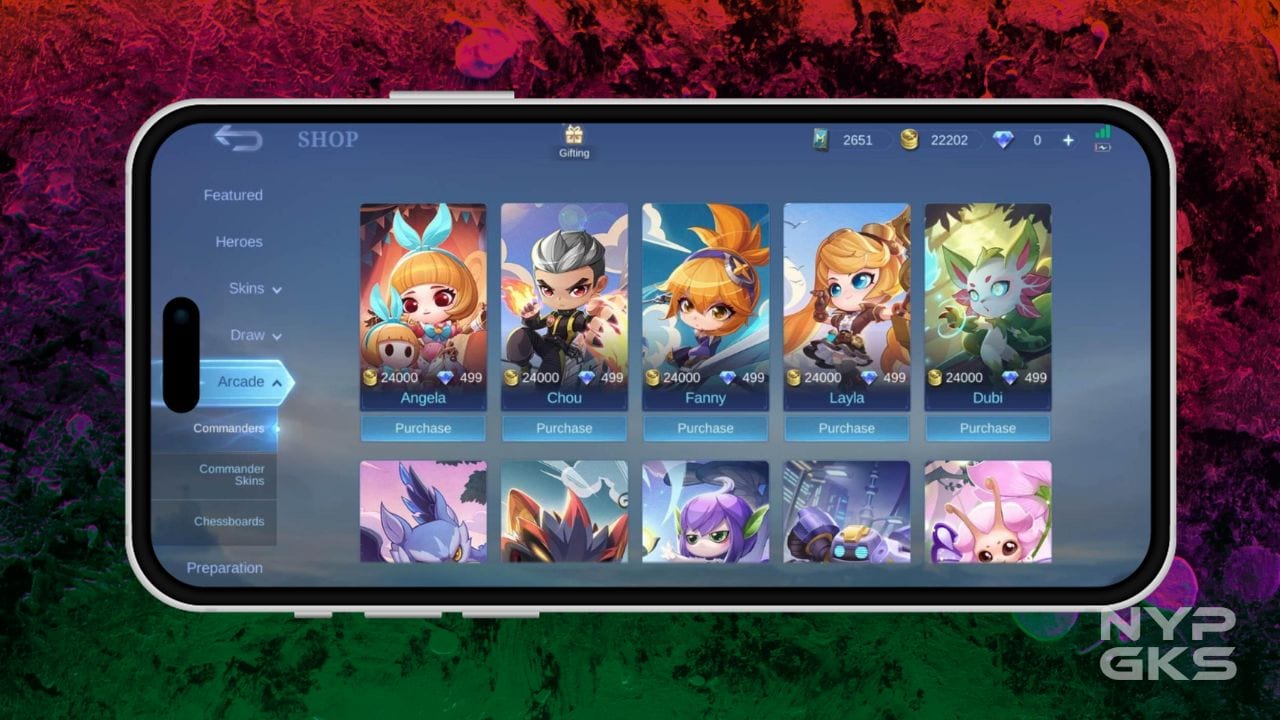The image size is (1280, 720).
Task: Select the Angela commander card
Action: pos(423,300)
